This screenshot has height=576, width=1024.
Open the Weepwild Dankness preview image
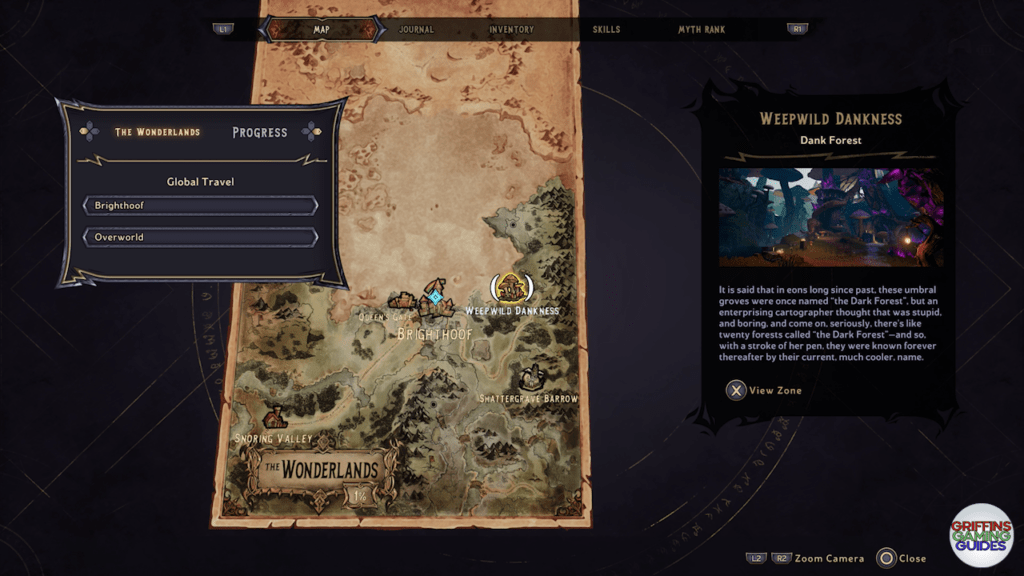point(830,217)
